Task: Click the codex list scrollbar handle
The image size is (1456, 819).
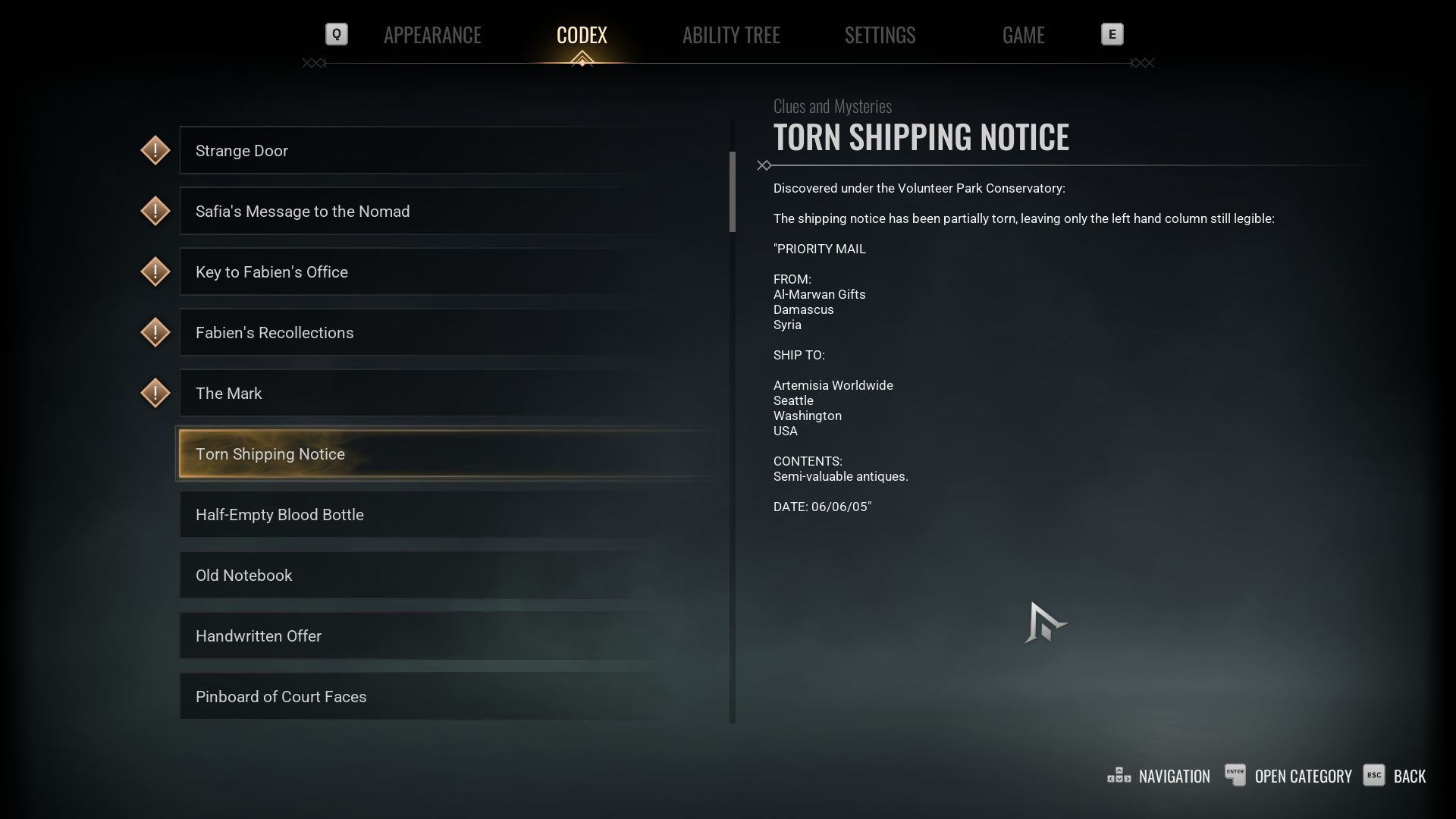Action: click(x=733, y=191)
